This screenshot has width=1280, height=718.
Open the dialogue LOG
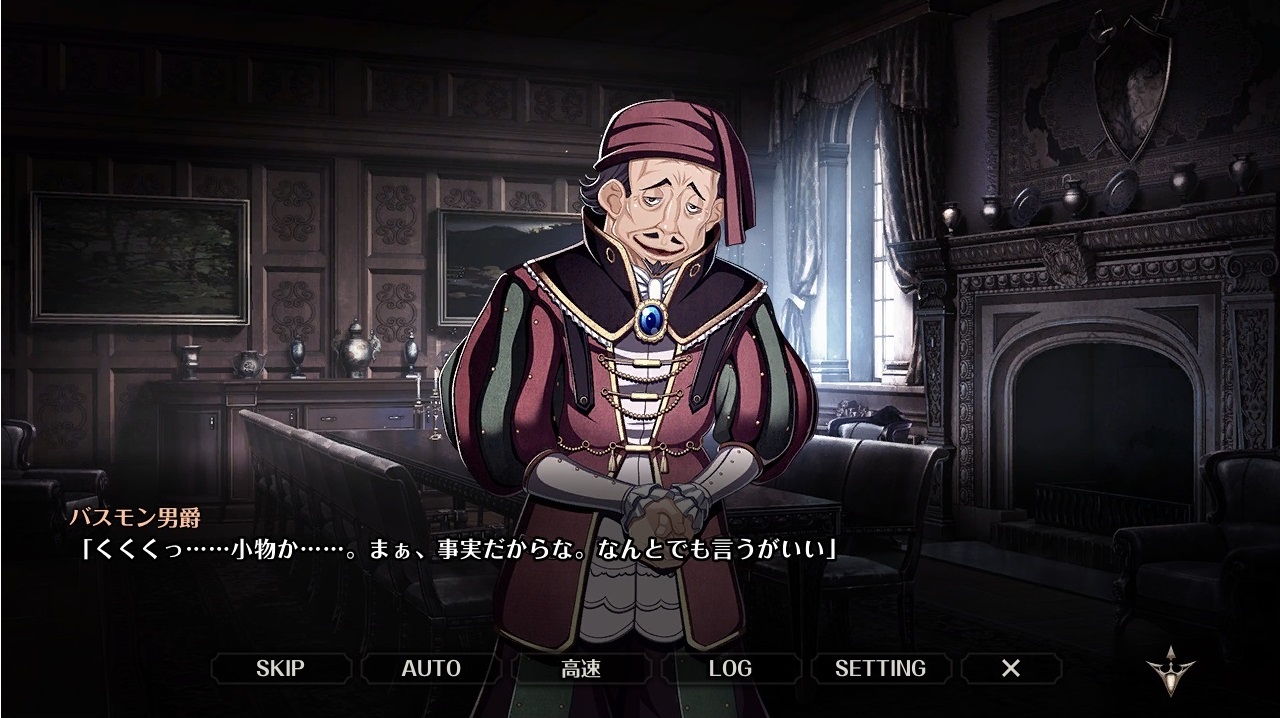(x=730, y=668)
